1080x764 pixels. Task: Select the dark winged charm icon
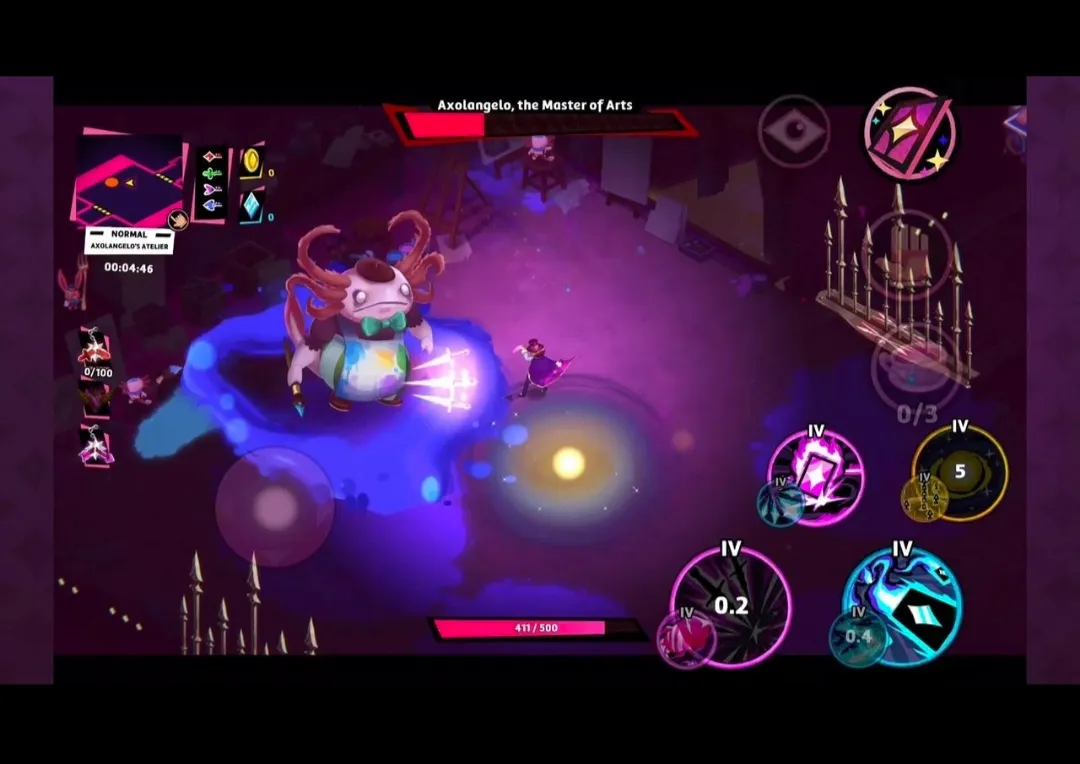tap(96, 400)
